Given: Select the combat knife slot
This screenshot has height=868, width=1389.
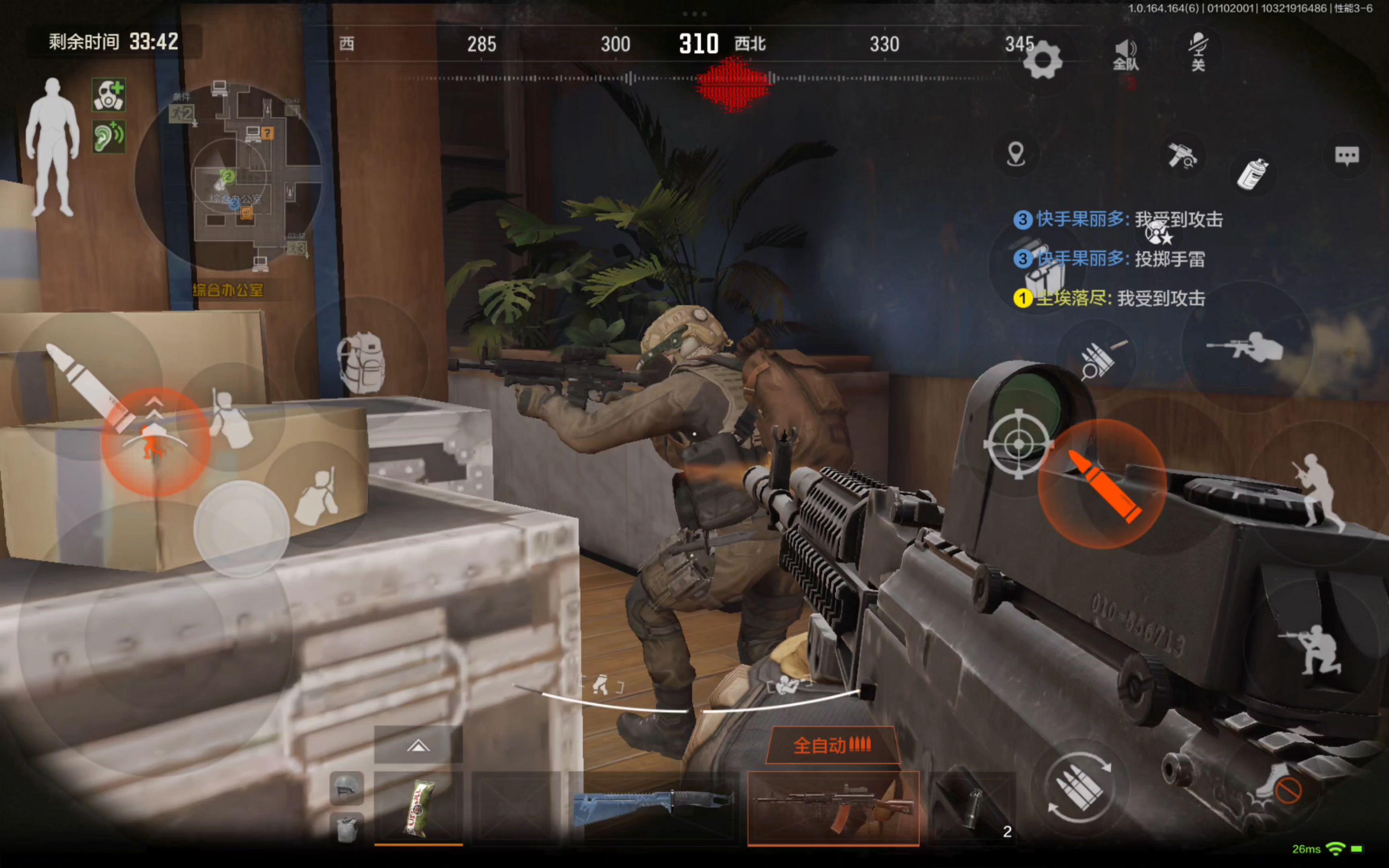Looking at the screenshot, I should [x=653, y=807].
